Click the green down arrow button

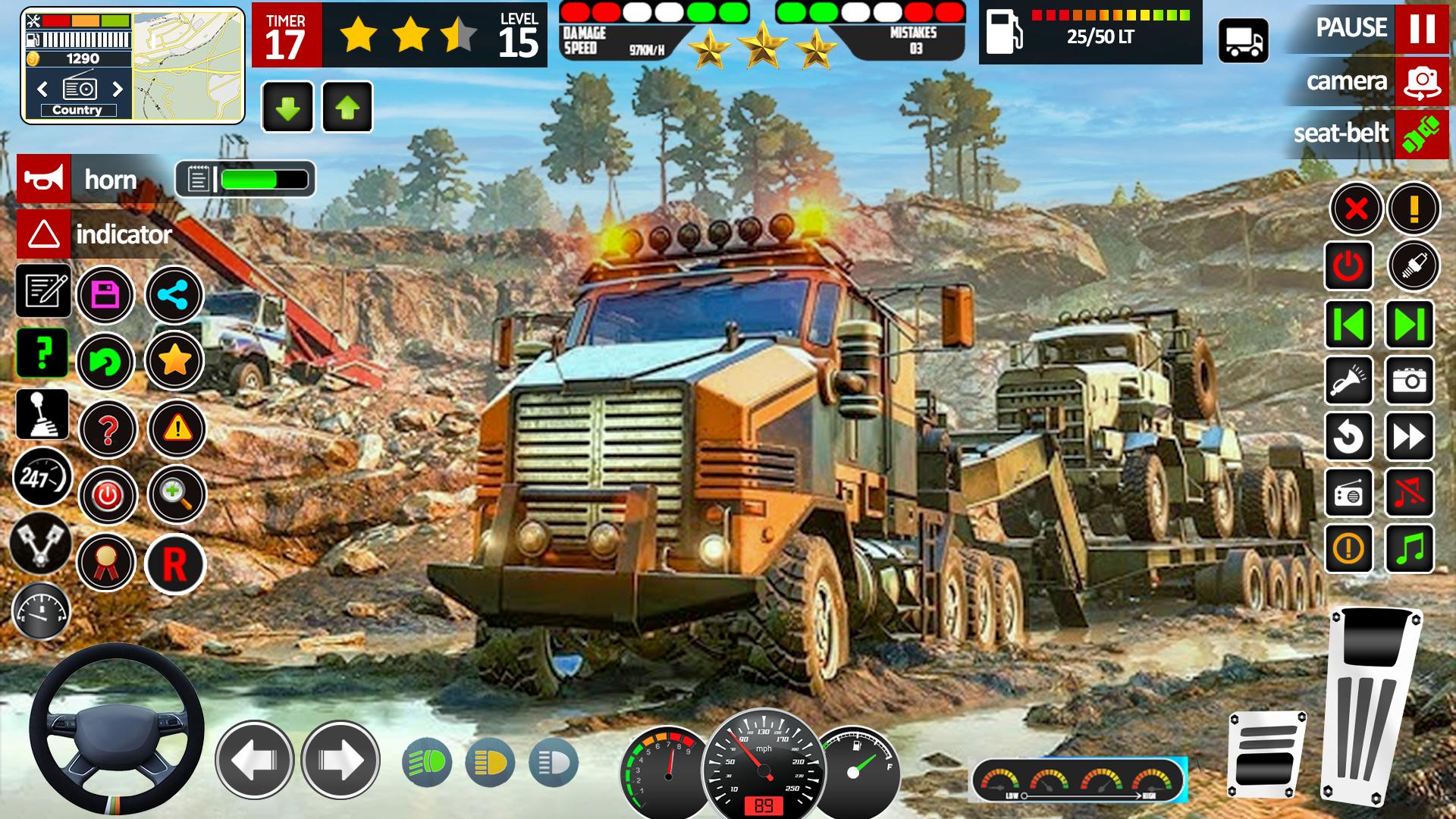coord(287,108)
